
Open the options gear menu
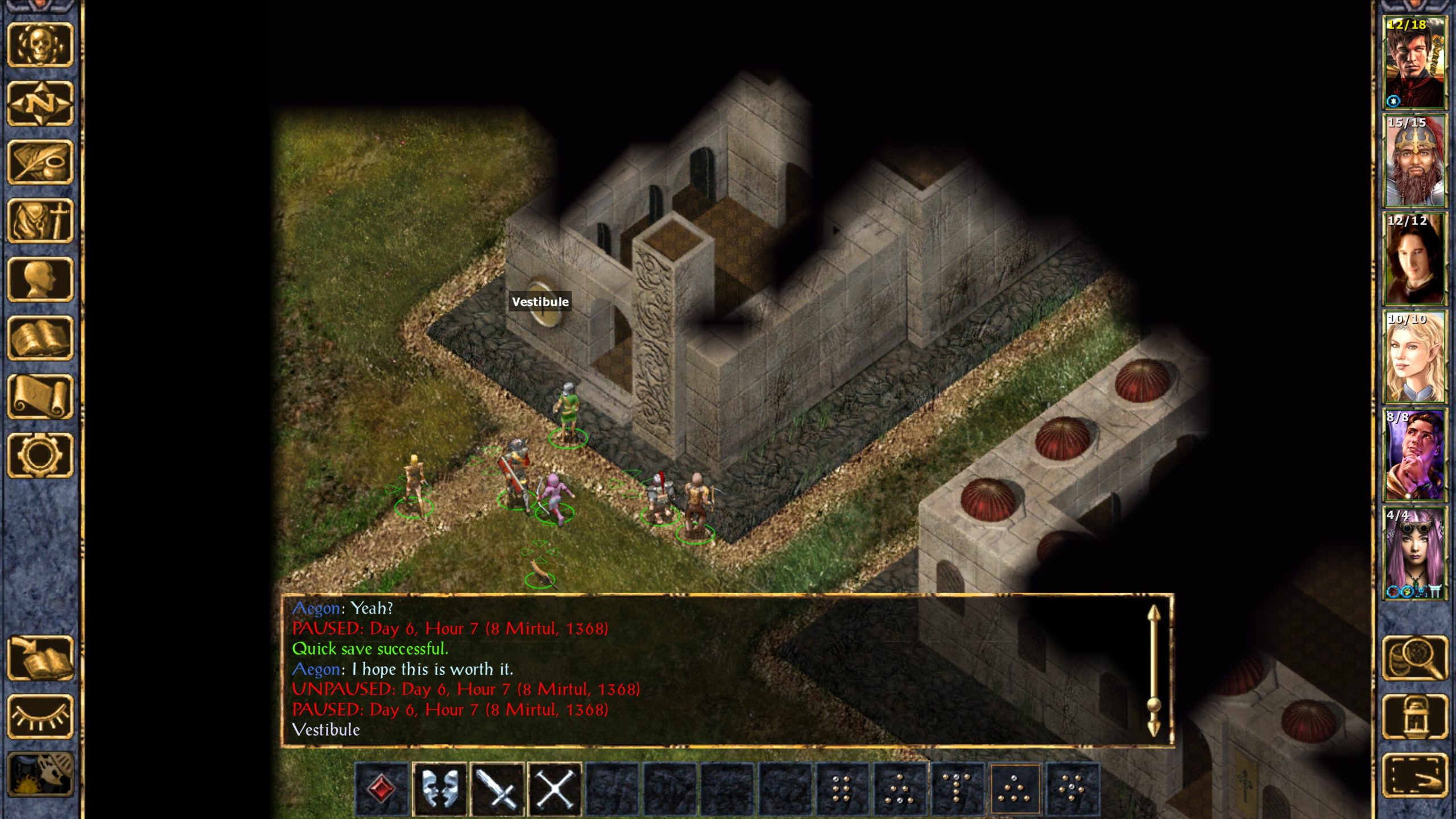tap(40, 455)
